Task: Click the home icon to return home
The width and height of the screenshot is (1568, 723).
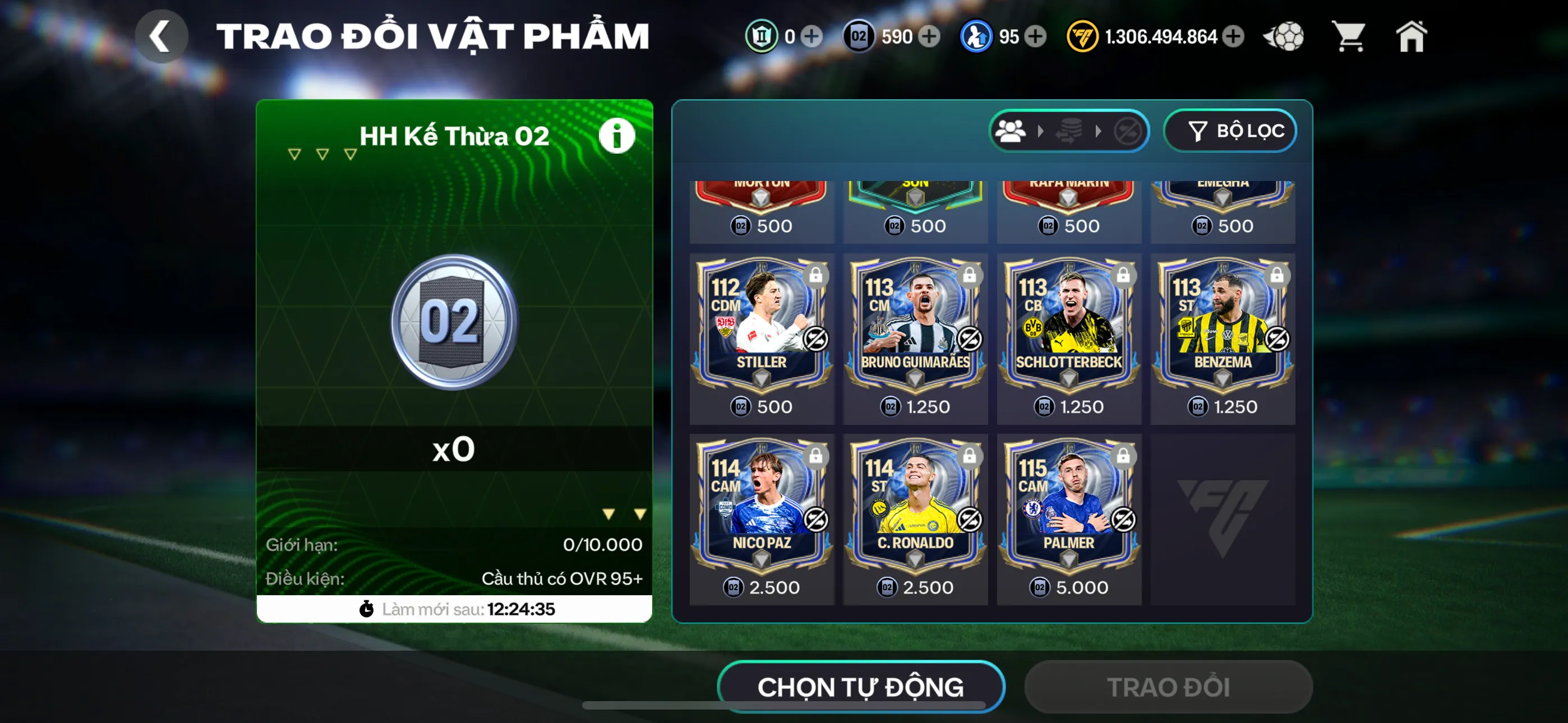Action: point(1412,36)
